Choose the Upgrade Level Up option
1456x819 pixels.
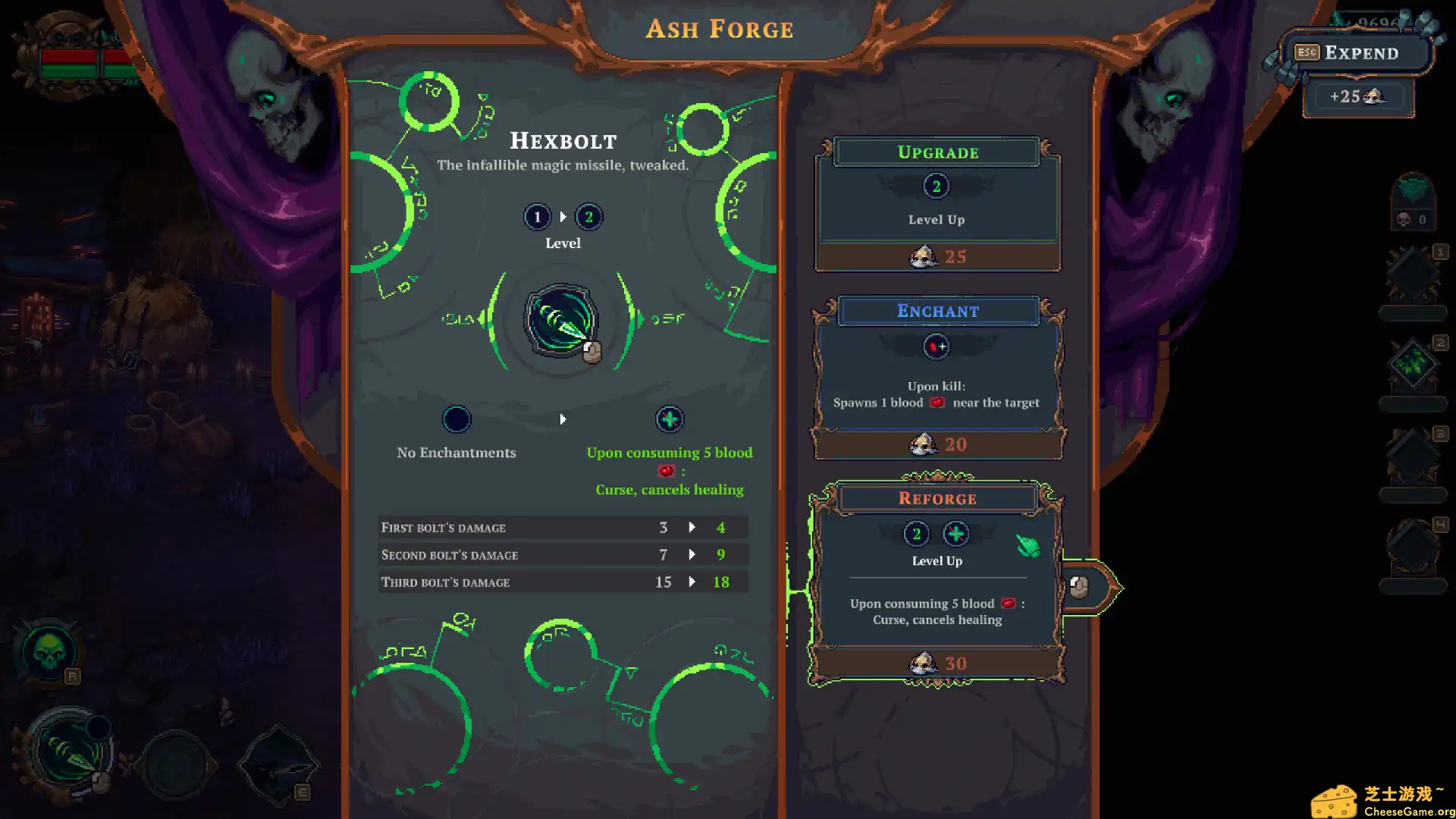click(937, 204)
